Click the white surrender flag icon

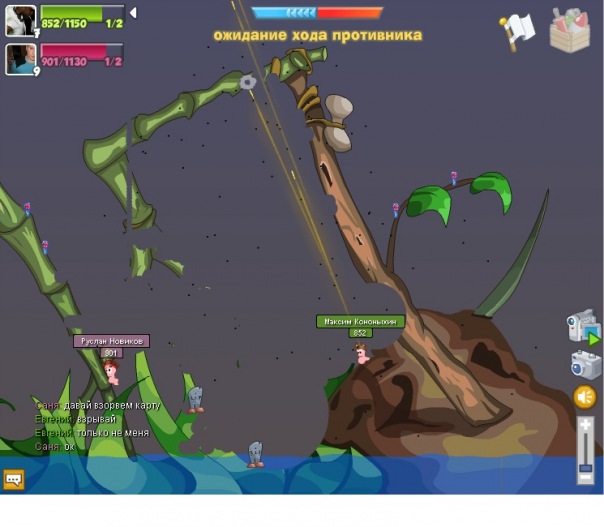[x=520, y=31]
